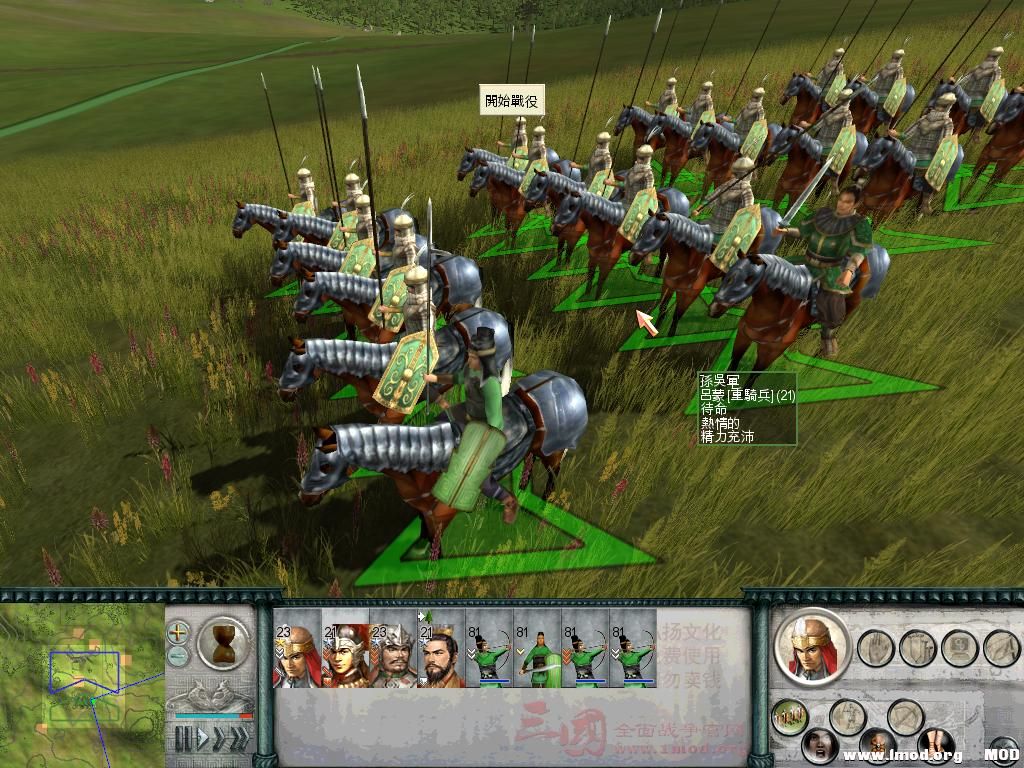
Task: Select the red-plumed helmet general card
Action: click(x=344, y=649)
